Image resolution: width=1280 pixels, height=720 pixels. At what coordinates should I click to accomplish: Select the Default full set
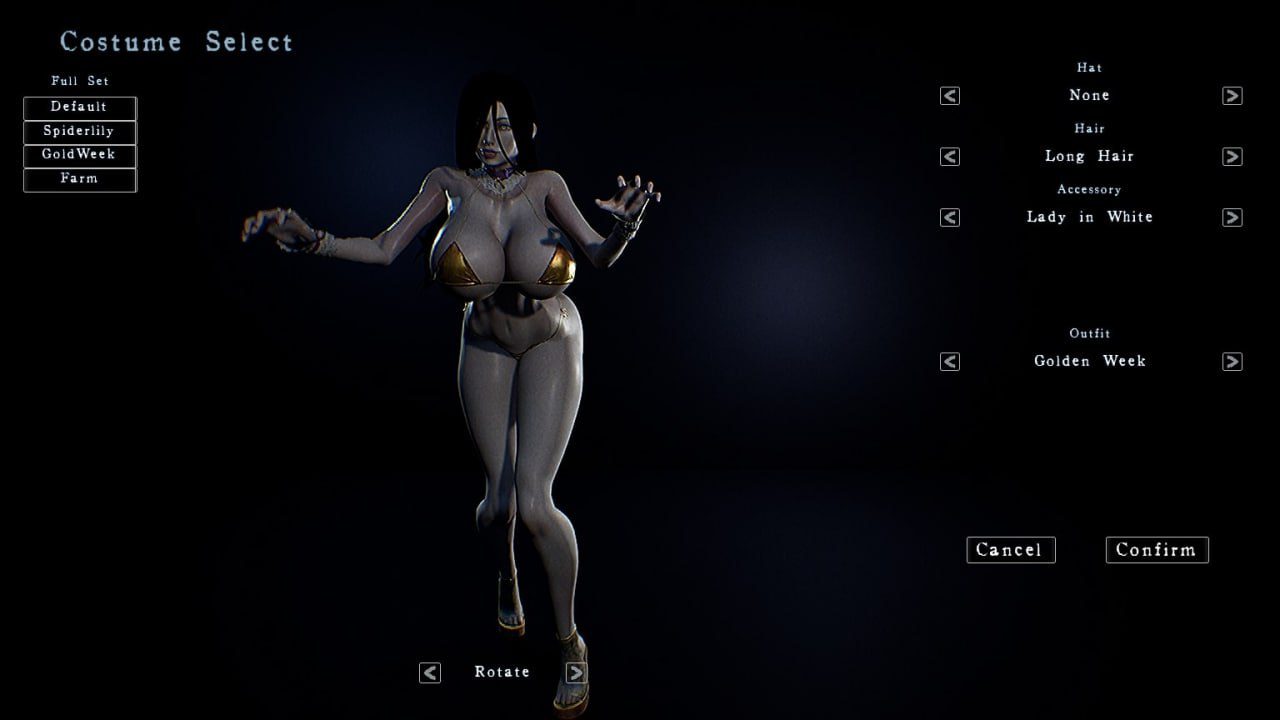[x=79, y=107]
